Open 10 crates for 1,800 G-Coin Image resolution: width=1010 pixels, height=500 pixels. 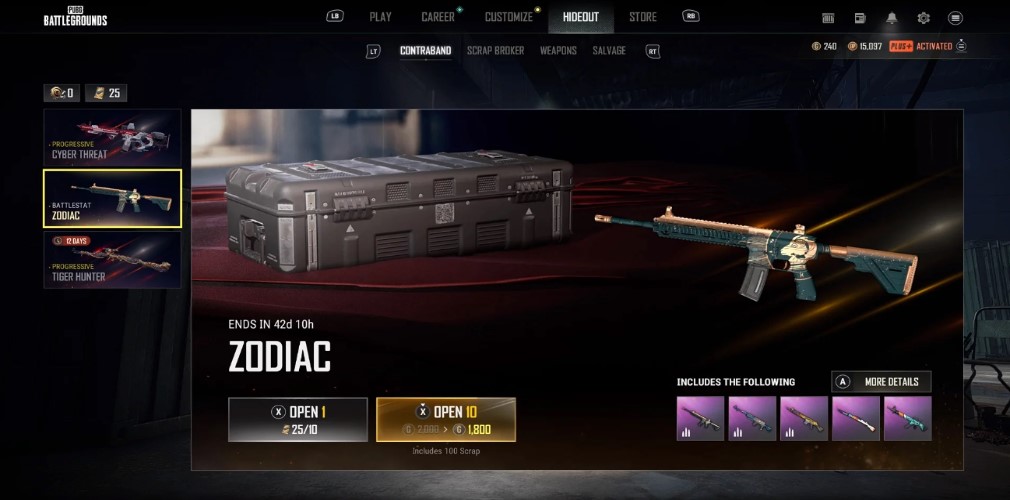pyautogui.click(x=446, y=419)
